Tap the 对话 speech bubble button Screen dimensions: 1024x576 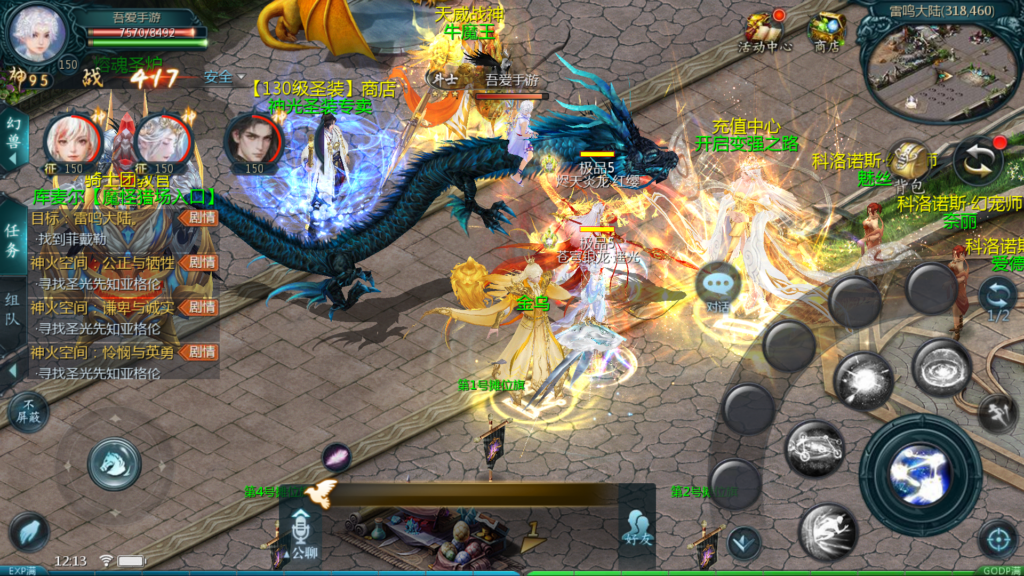717,284
